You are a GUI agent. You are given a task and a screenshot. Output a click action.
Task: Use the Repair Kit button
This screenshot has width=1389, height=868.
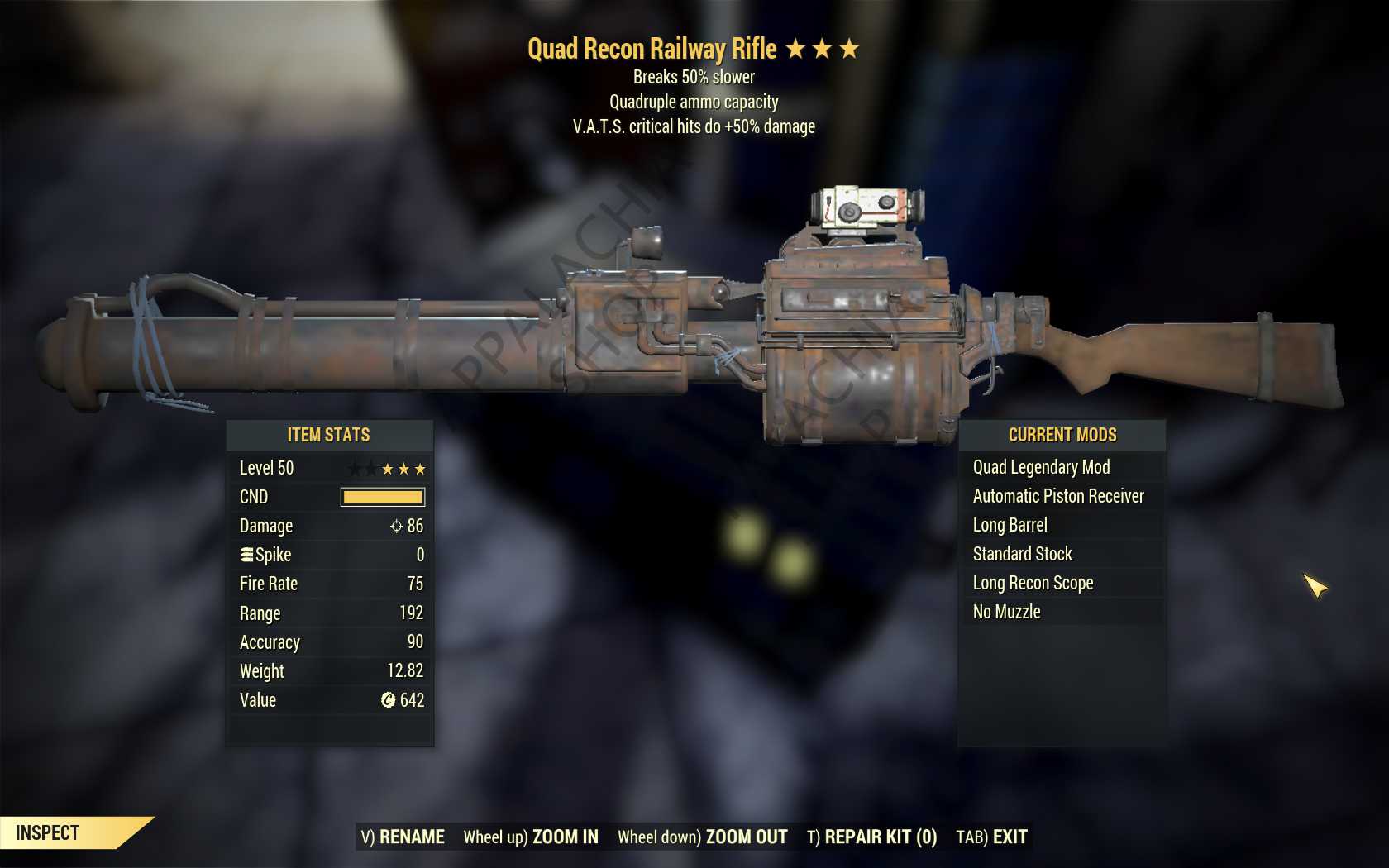871,837
